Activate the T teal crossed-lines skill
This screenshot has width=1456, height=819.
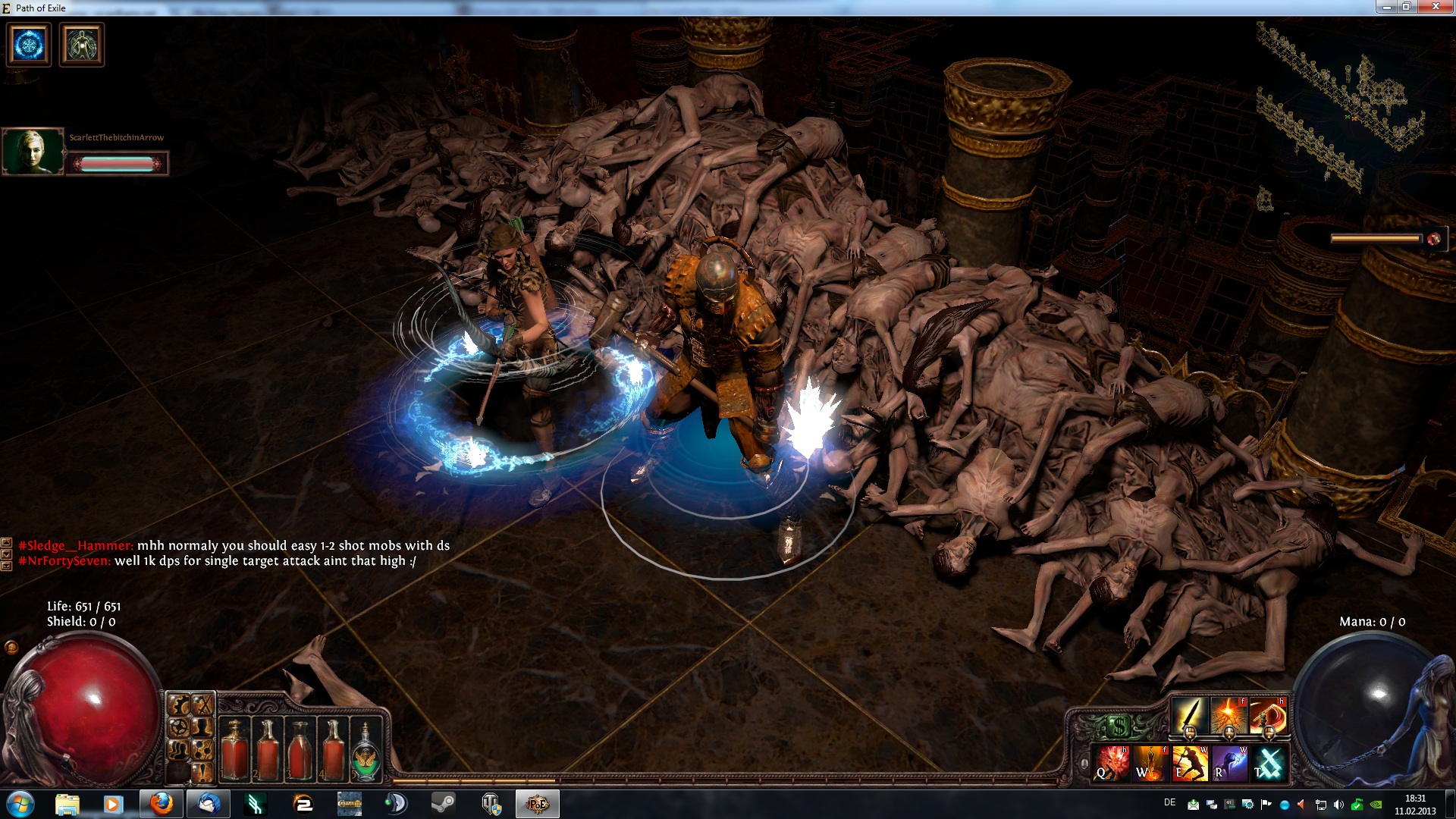[x=1269, y=762]
